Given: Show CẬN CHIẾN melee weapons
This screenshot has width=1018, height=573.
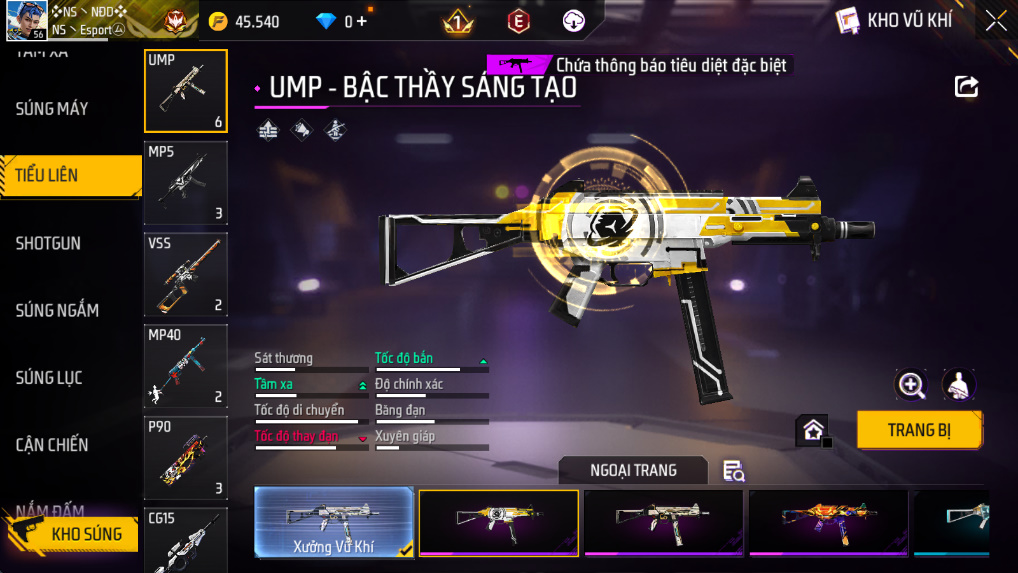Looking at the screenshot, I should pyautogui.click(x=52, y=445).
